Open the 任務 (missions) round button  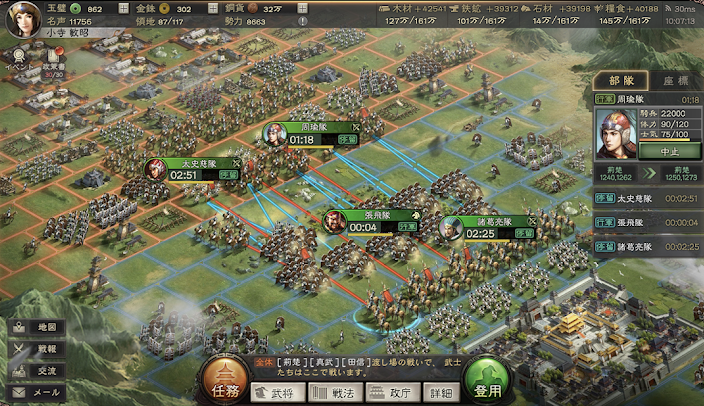[x=224, y=378]
